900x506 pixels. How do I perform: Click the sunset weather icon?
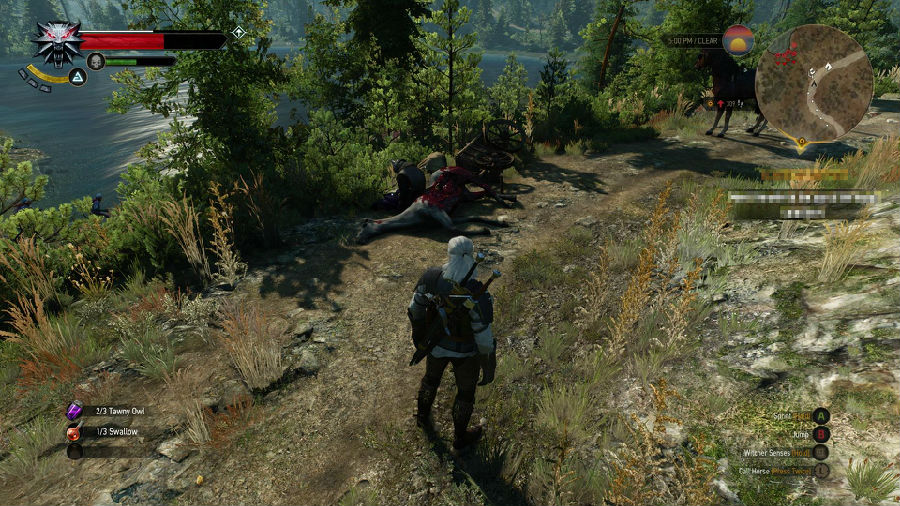738,41
